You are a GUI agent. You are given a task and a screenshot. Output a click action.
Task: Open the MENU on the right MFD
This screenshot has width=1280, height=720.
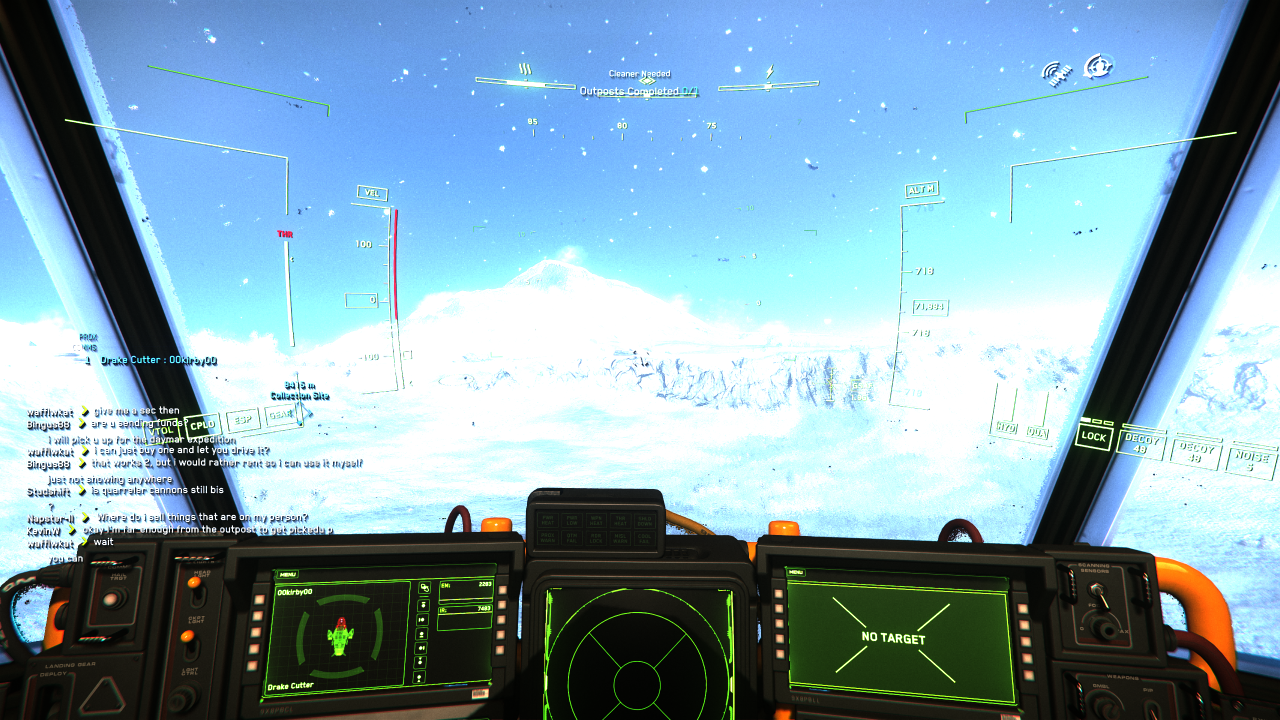795,570
